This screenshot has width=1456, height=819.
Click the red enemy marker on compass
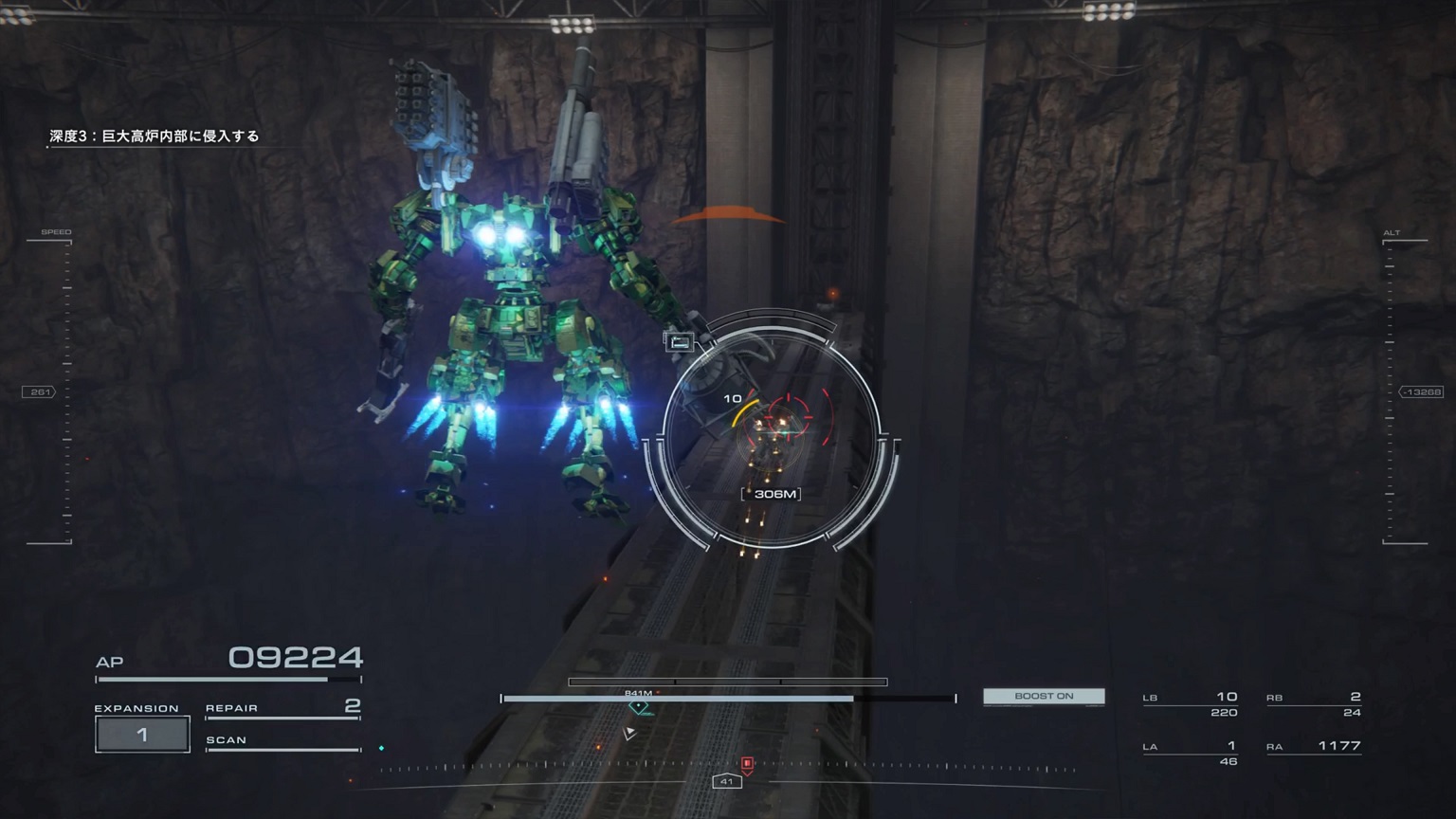coord(747,763)
